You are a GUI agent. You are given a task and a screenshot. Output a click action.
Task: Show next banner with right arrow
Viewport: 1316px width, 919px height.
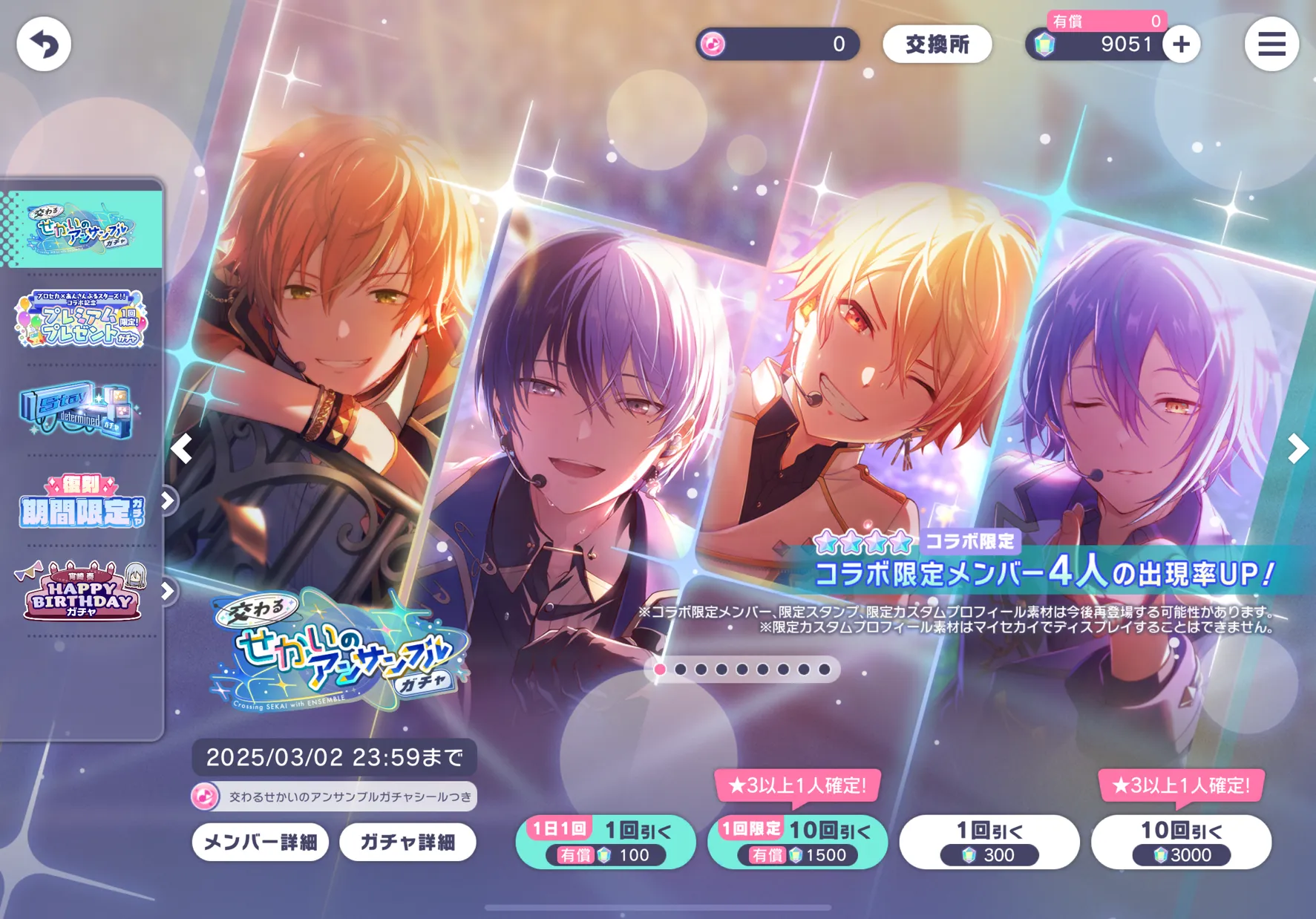click(x=1297, y=448)
